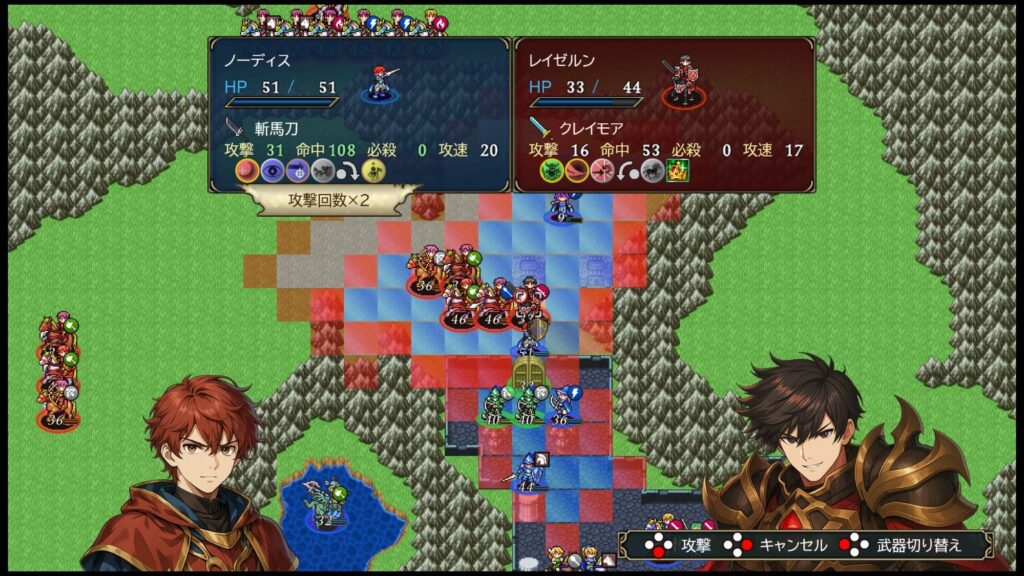Inspect the grey horse skill in ノーディス's panel

[x=322, y=170]
